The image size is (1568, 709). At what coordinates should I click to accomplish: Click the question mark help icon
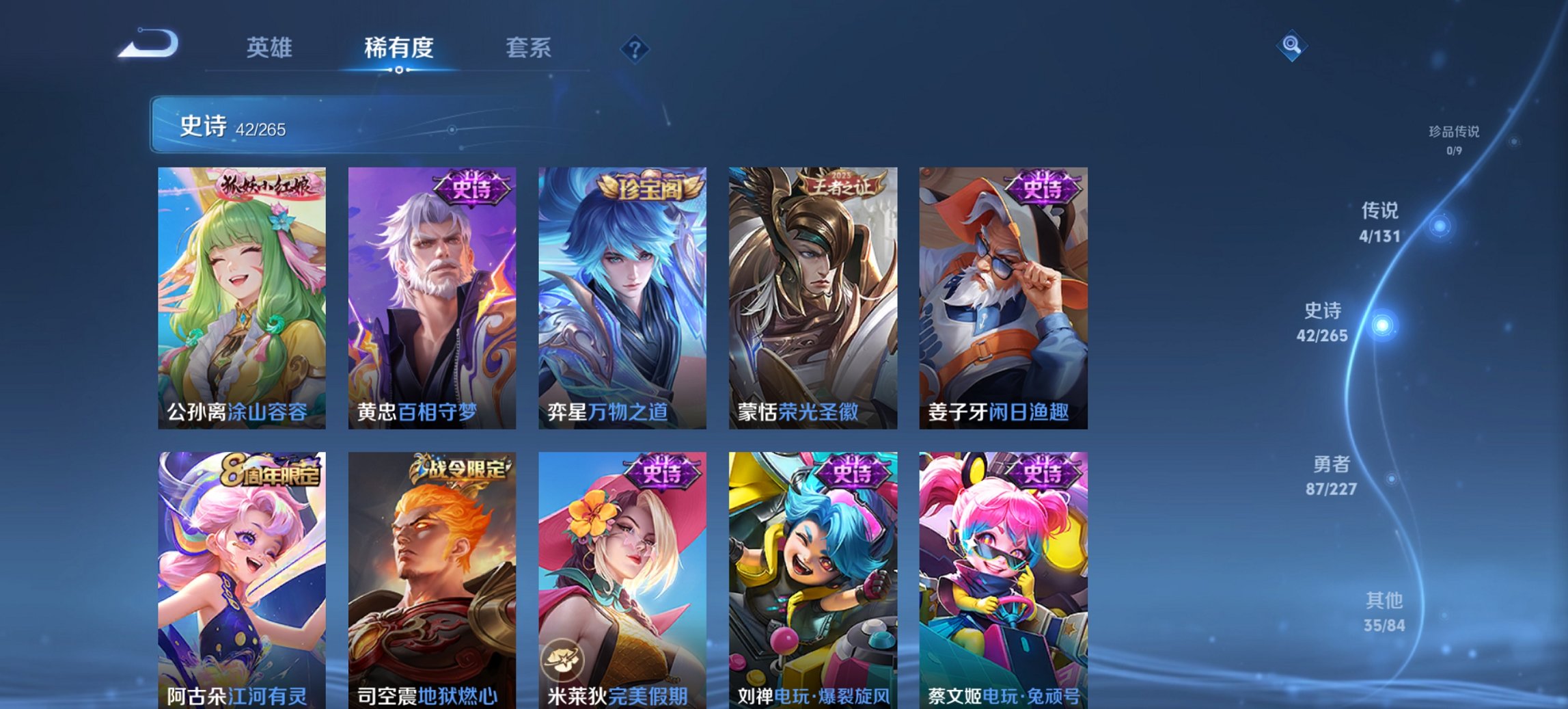[635, 47]
